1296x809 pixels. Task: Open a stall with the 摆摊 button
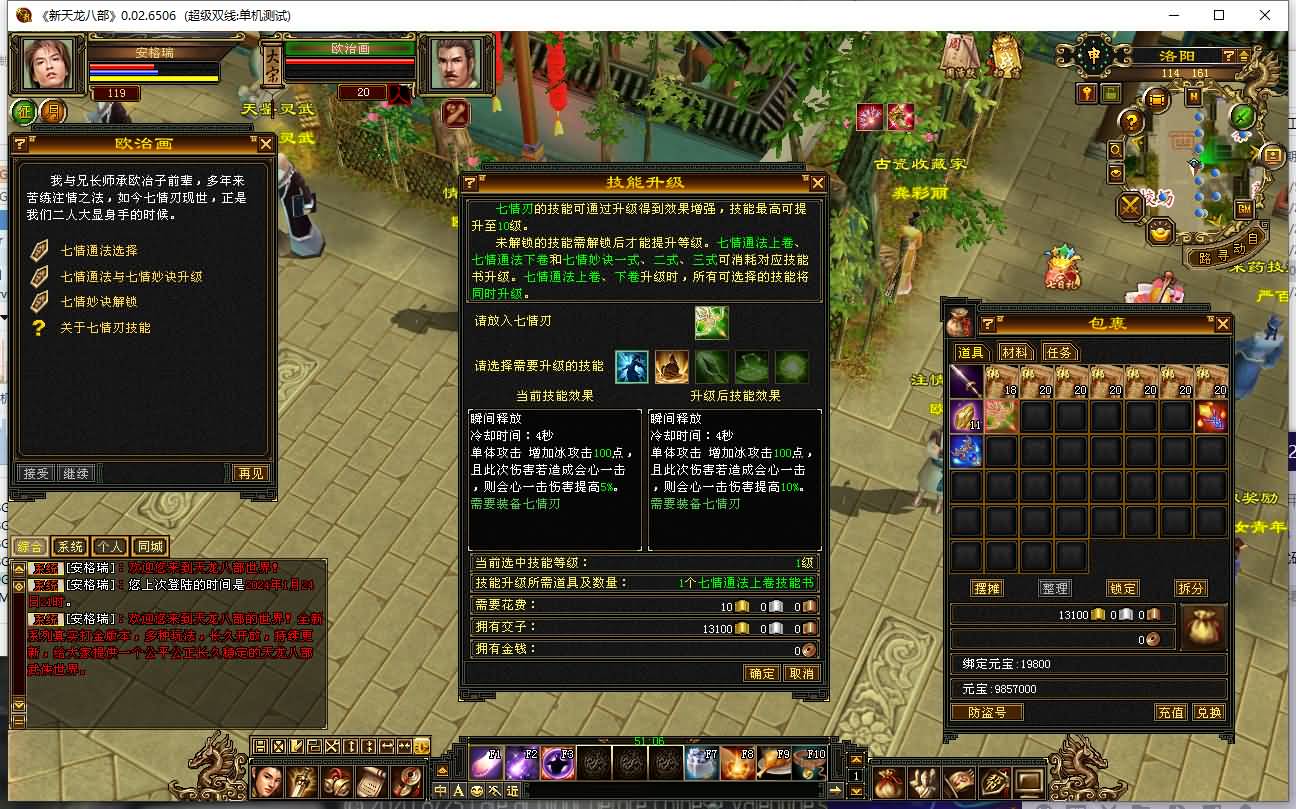[x=987, y=588]
